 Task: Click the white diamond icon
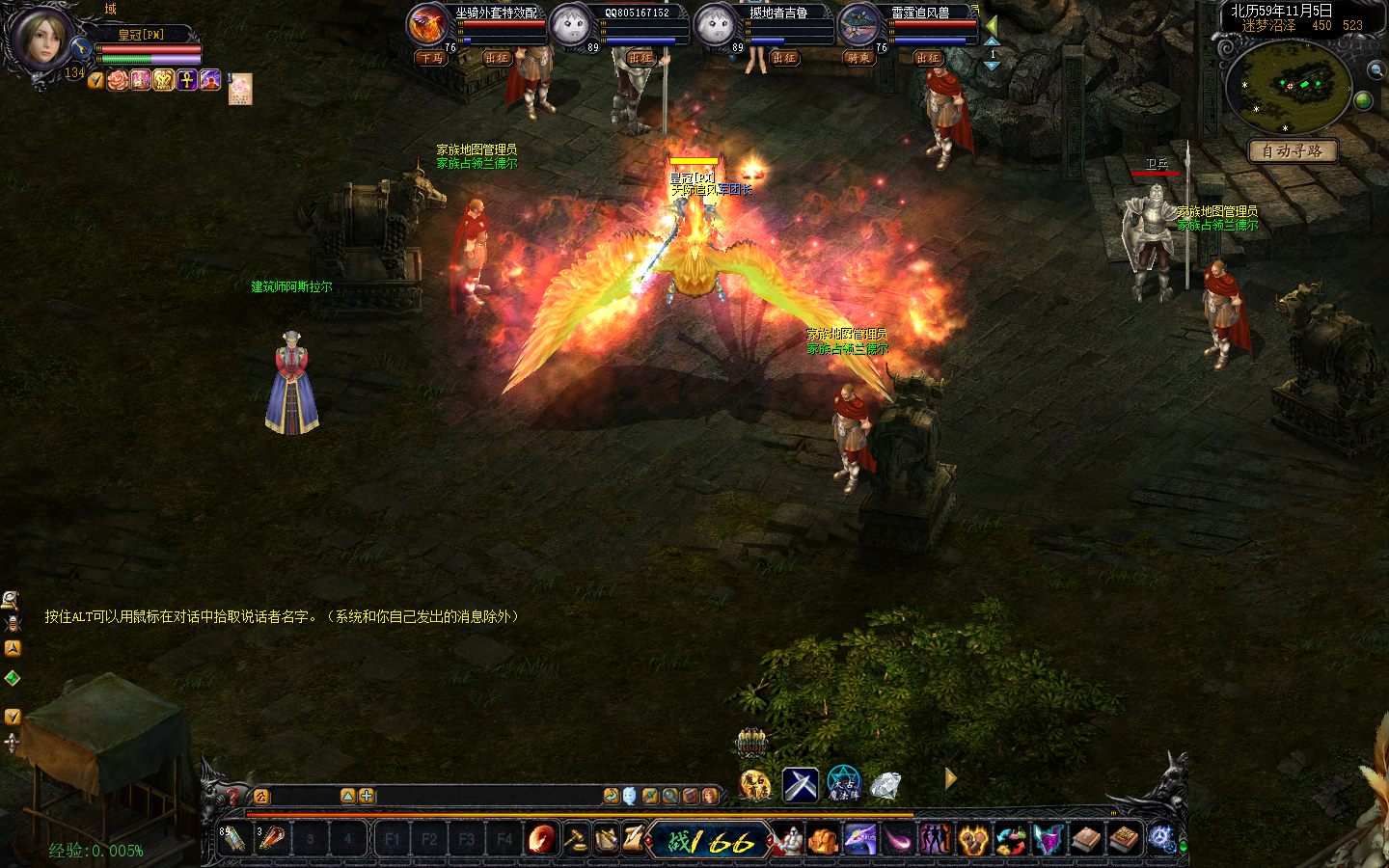click(x=885, y=785)
